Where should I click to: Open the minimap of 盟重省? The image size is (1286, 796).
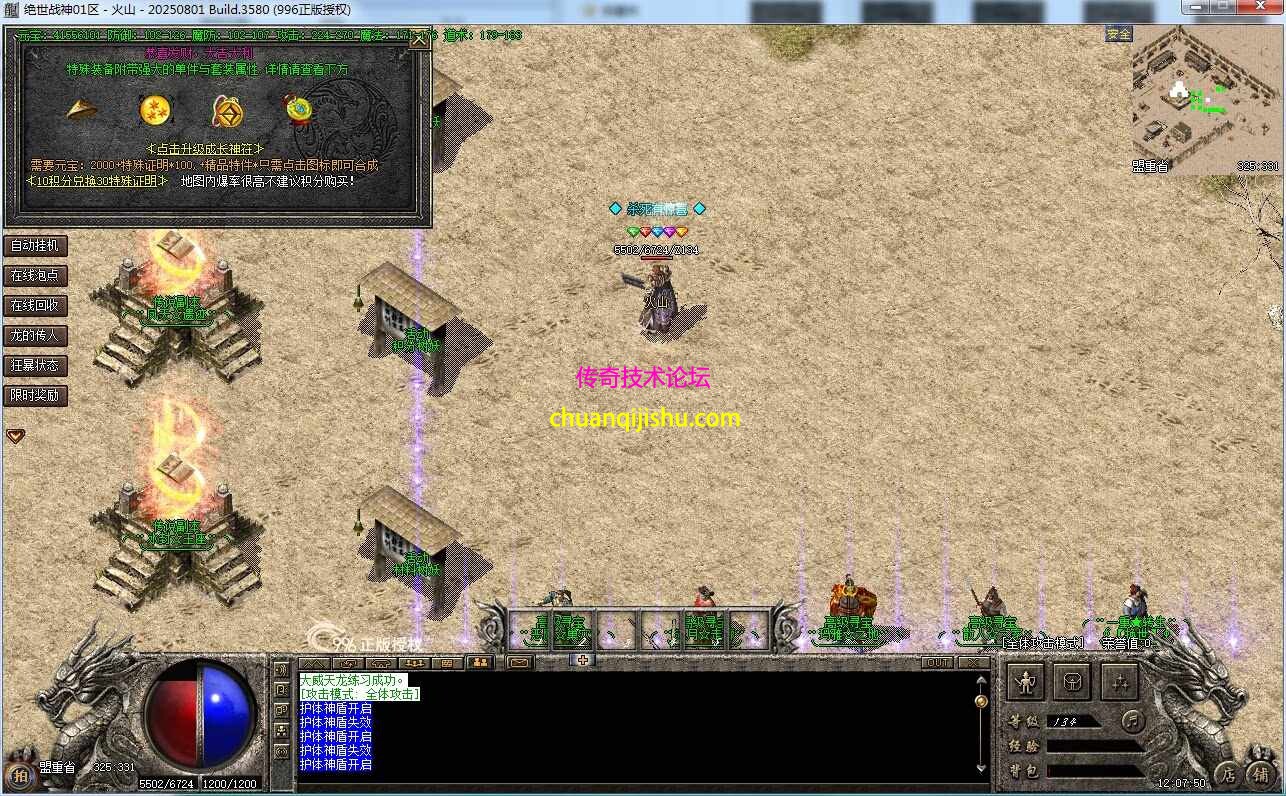click(1207, 98)
